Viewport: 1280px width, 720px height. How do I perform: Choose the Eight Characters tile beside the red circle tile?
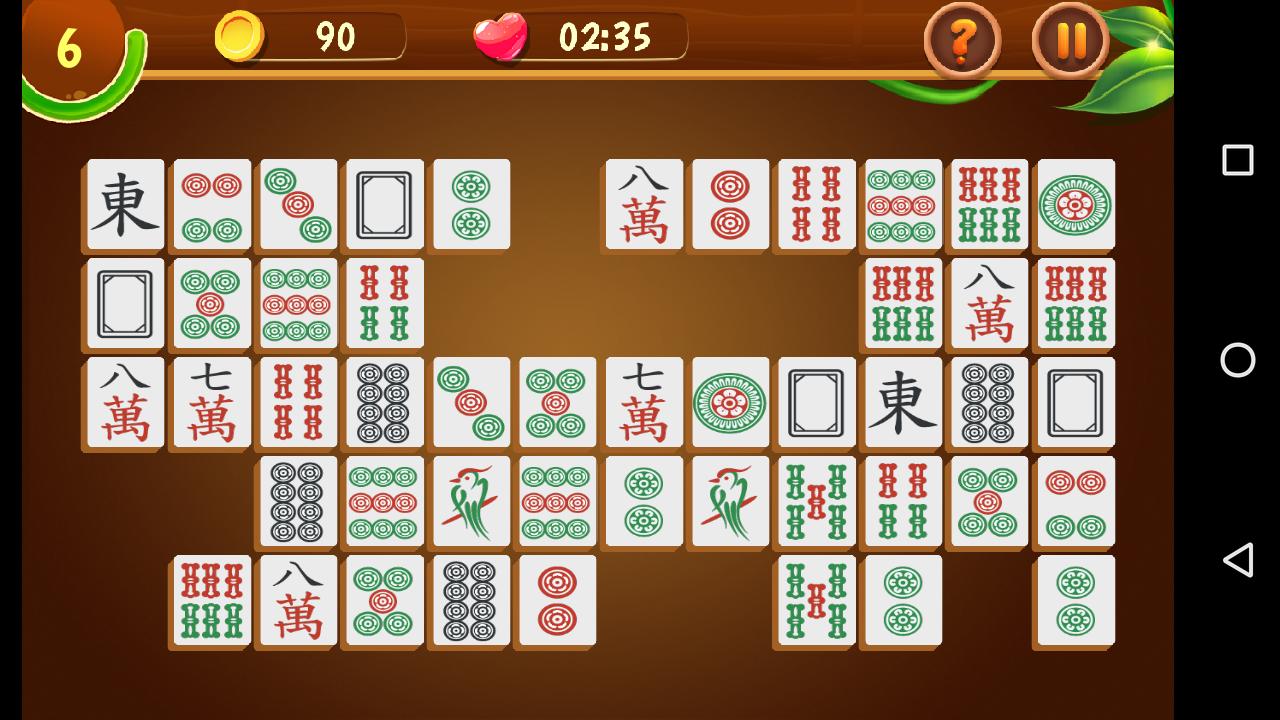[643, 205]
